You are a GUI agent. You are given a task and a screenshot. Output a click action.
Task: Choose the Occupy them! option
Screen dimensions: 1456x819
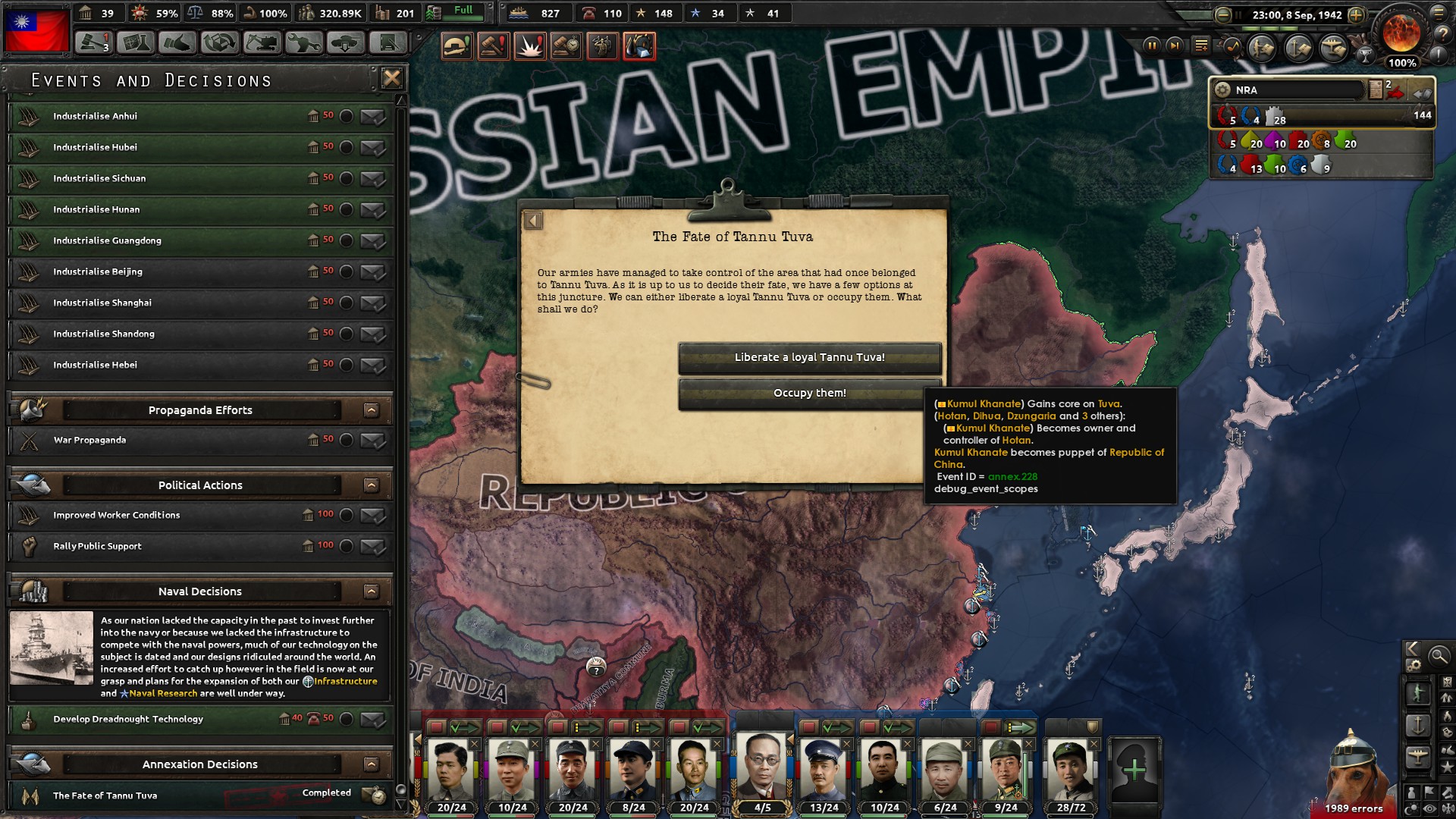pos(811,393)
